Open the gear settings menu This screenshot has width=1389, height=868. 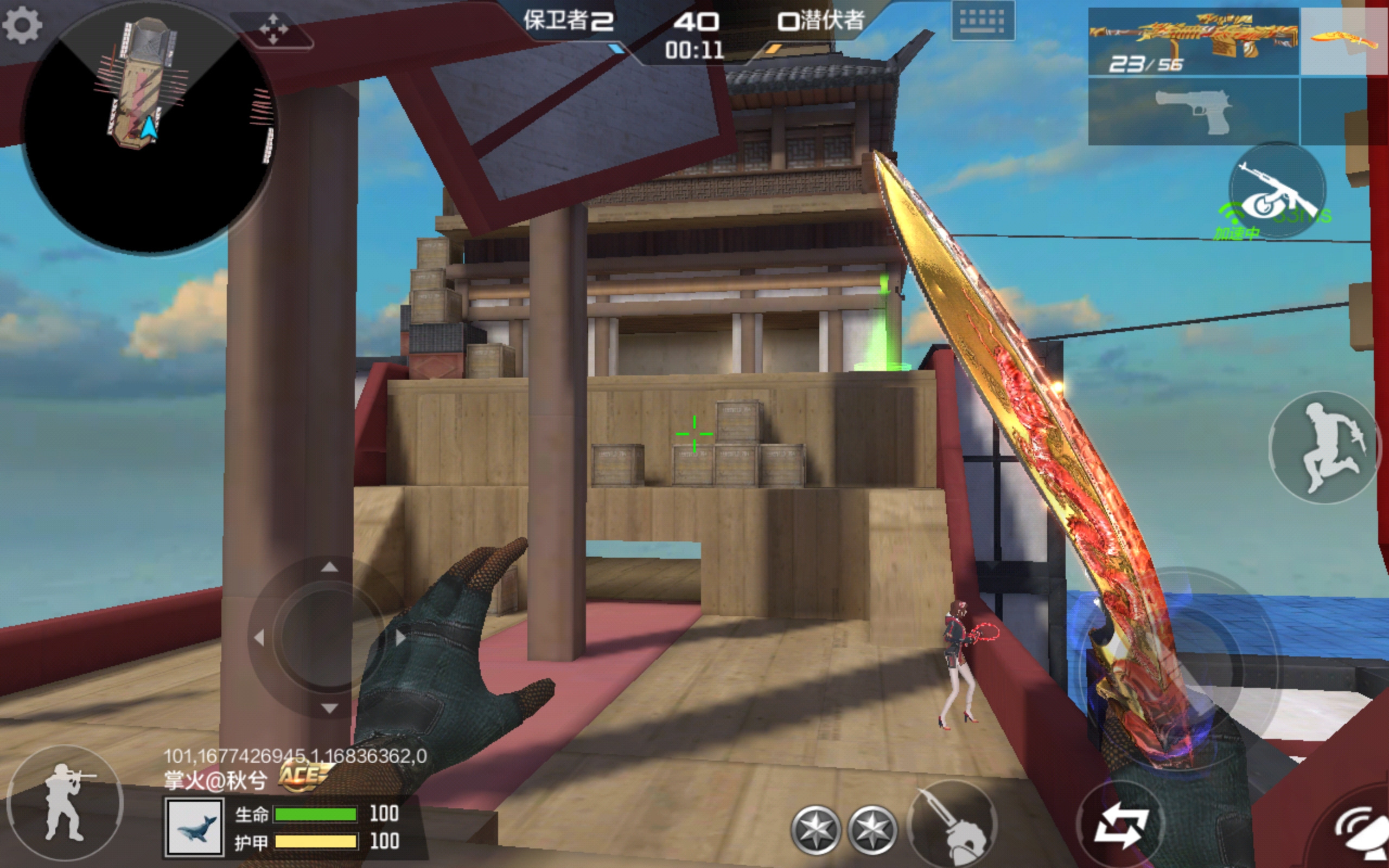(x=22, y=25)
